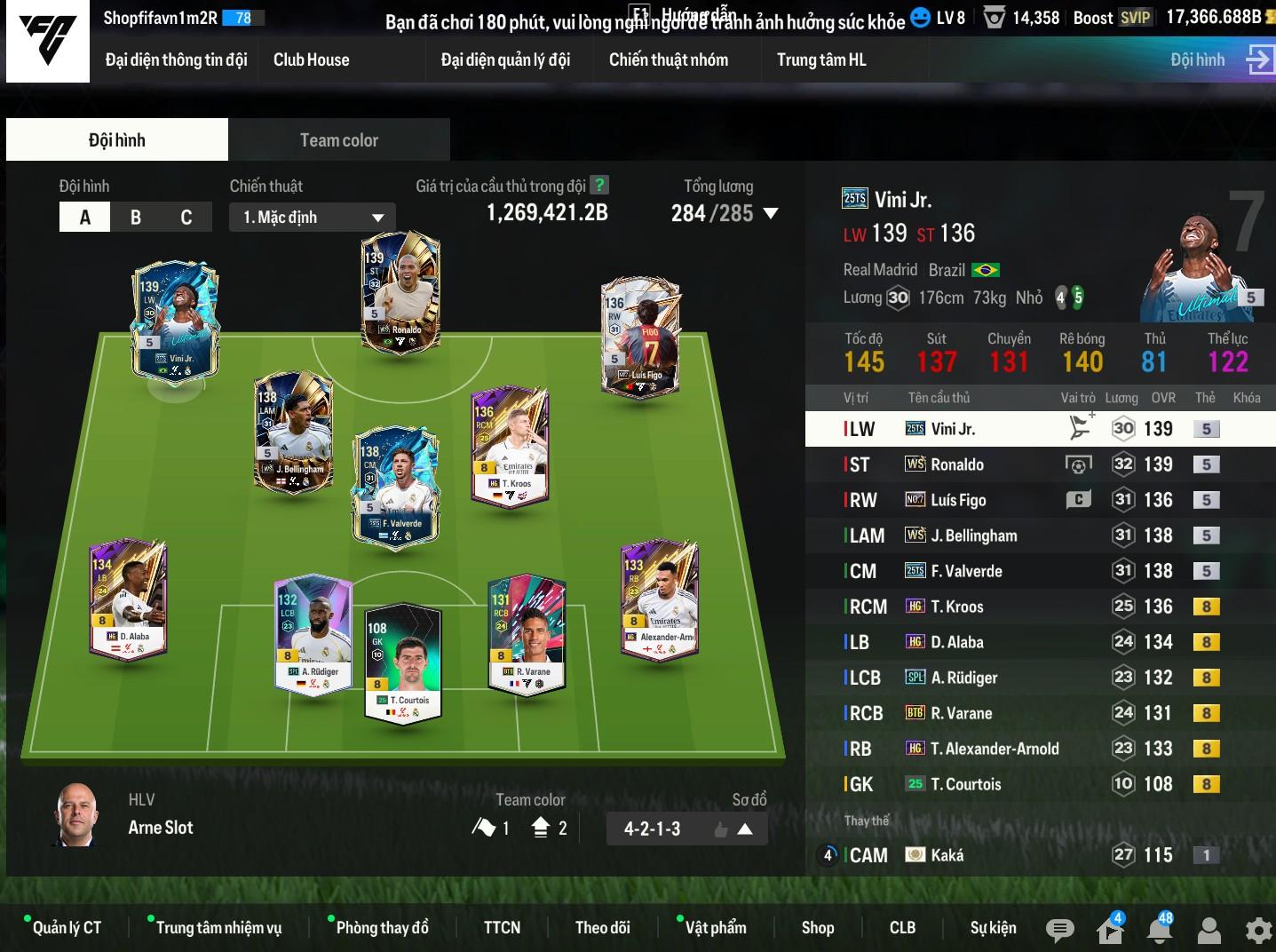Open Vật phẩm items menu
1276x952 pixels.
[715, 928]
